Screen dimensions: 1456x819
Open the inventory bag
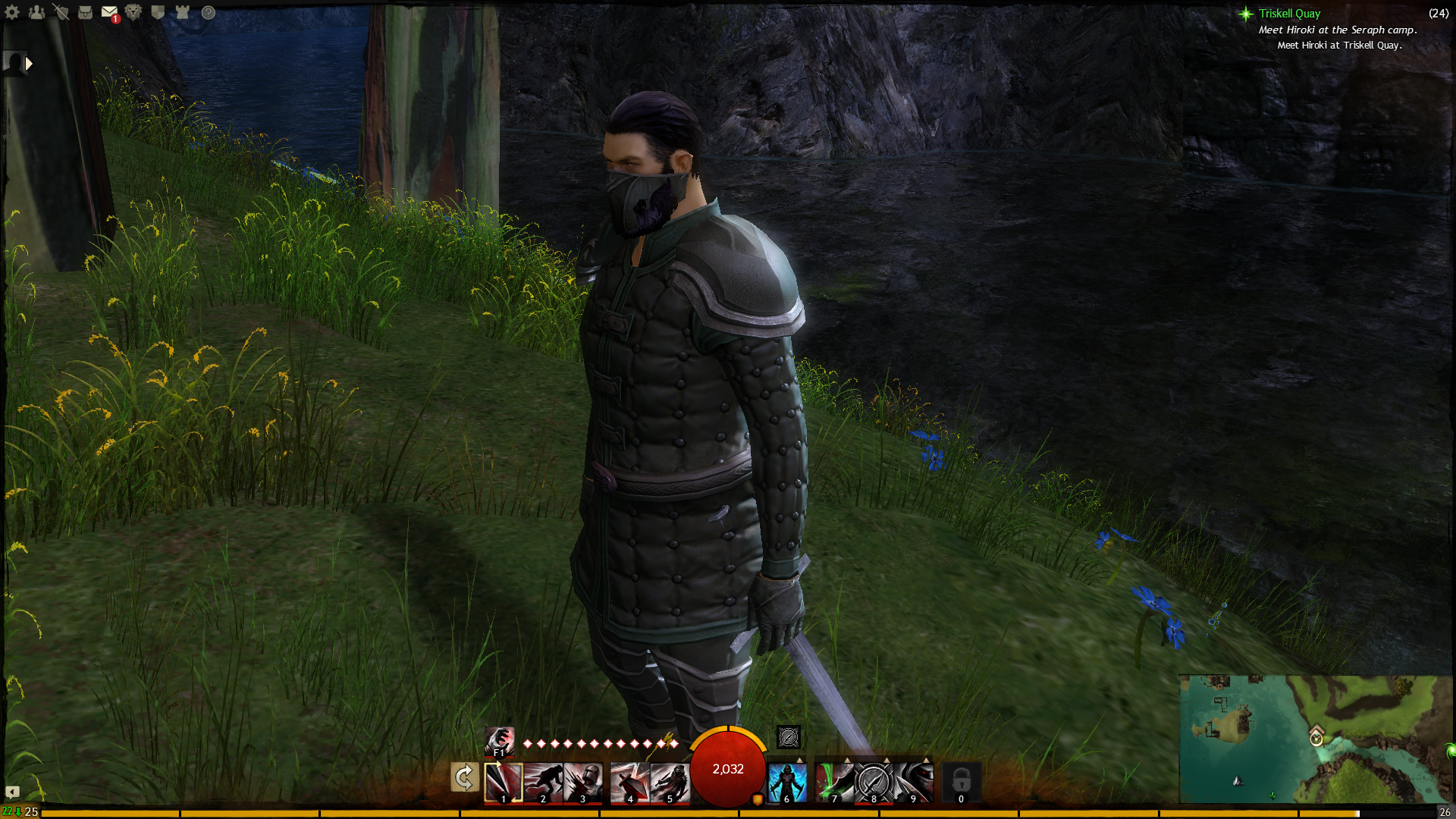click(85, 12)
